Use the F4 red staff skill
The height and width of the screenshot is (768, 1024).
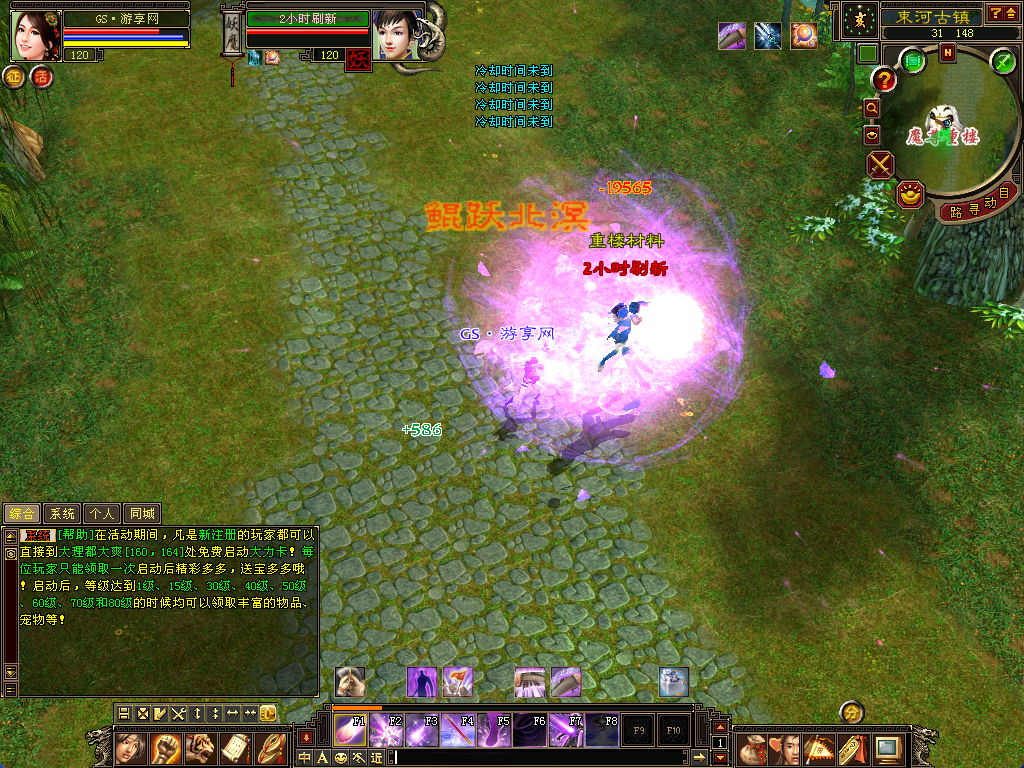coord(459,730)
